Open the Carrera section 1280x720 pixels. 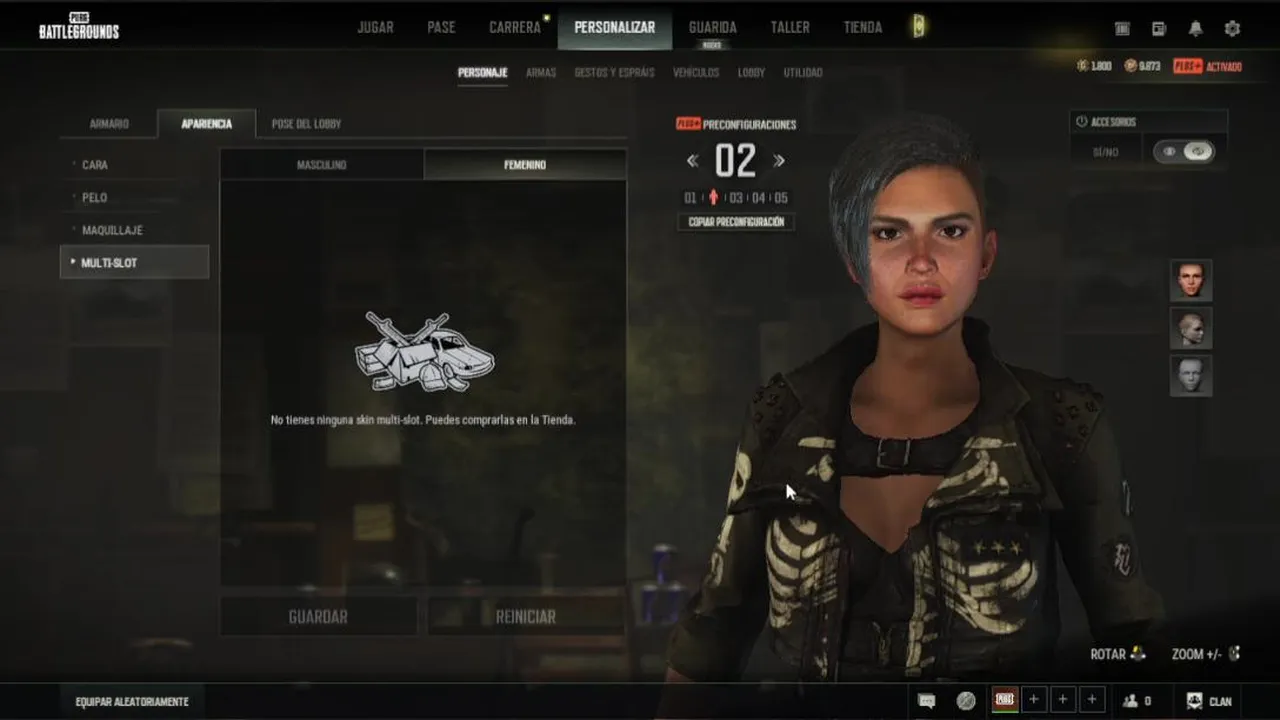[515, 28]
